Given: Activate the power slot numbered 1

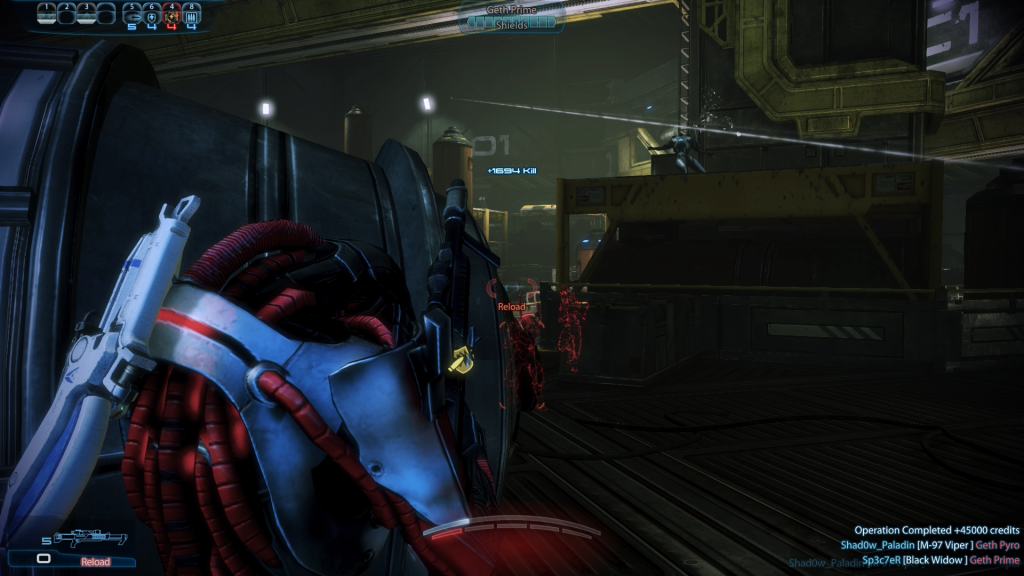Looking at the screenshot, I should [x=47, y=13].
